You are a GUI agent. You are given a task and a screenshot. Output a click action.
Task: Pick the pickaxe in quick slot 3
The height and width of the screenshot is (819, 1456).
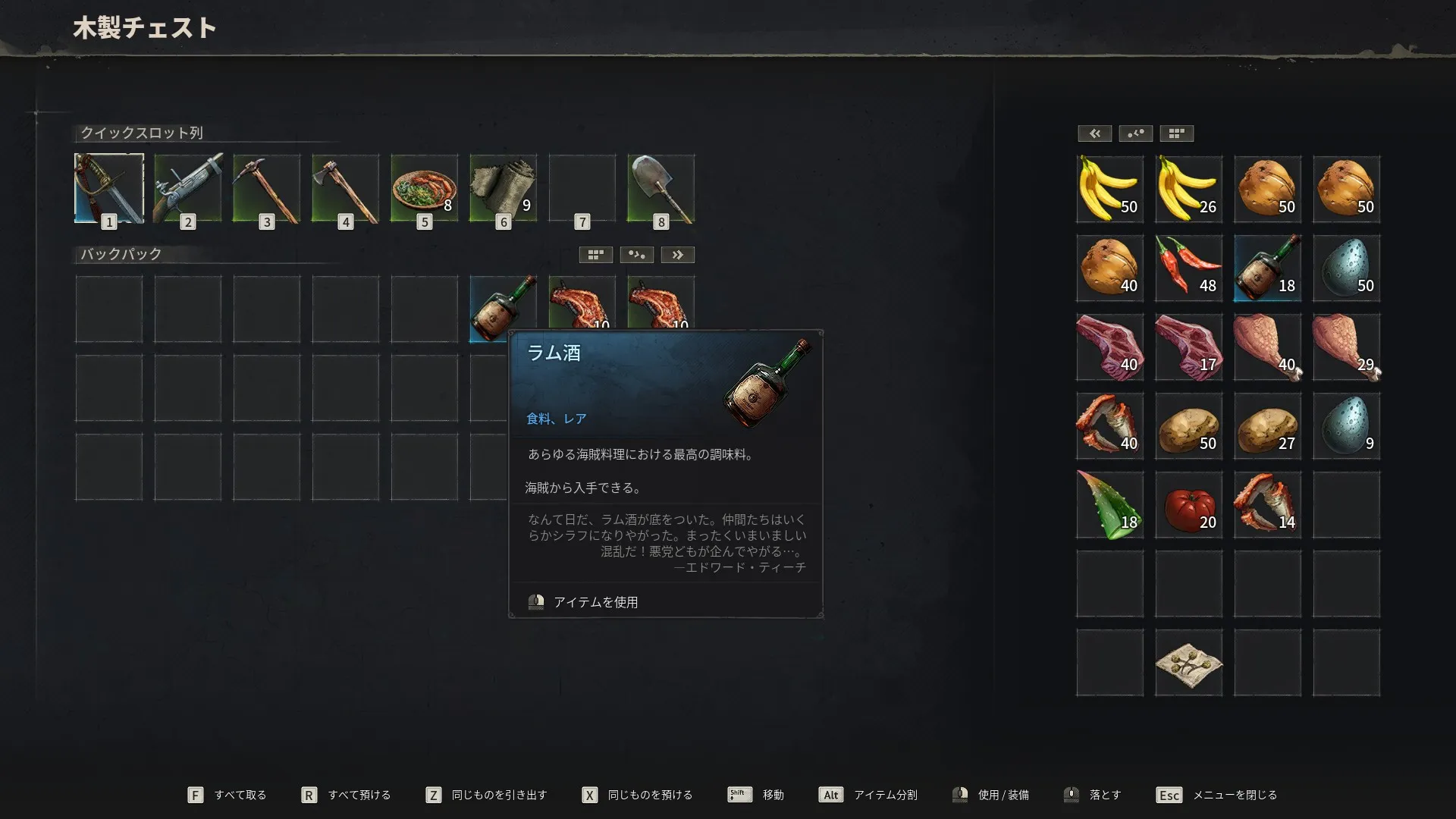click(267, 188)
